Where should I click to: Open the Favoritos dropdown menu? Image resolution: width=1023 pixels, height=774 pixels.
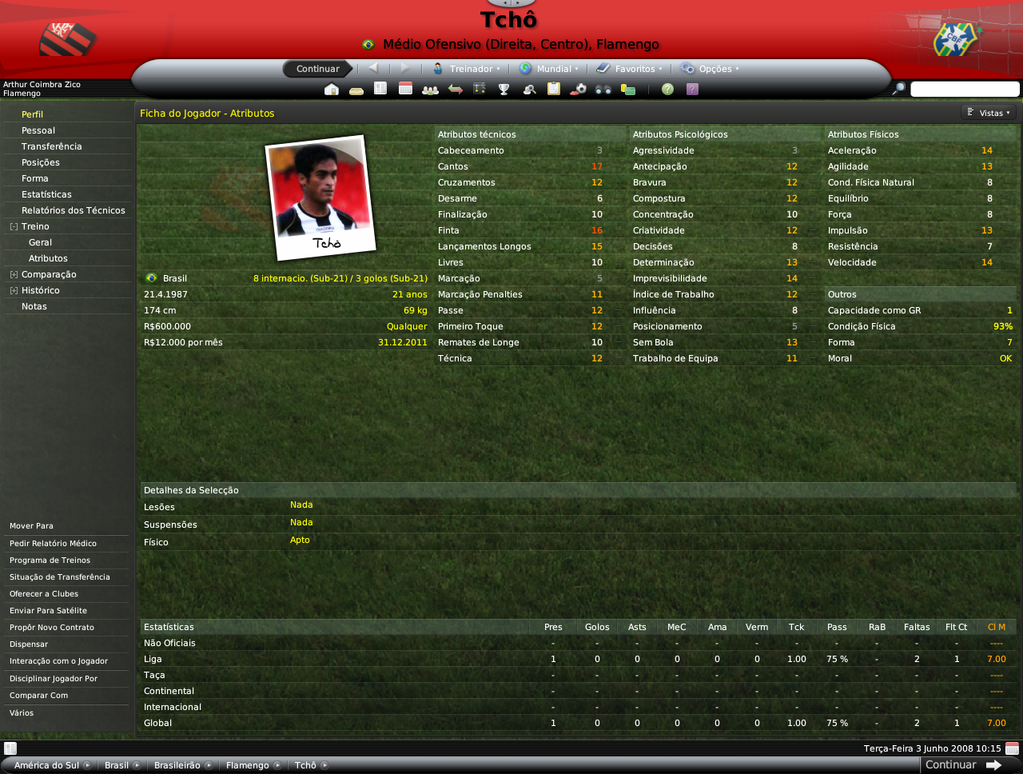point(633,69)
